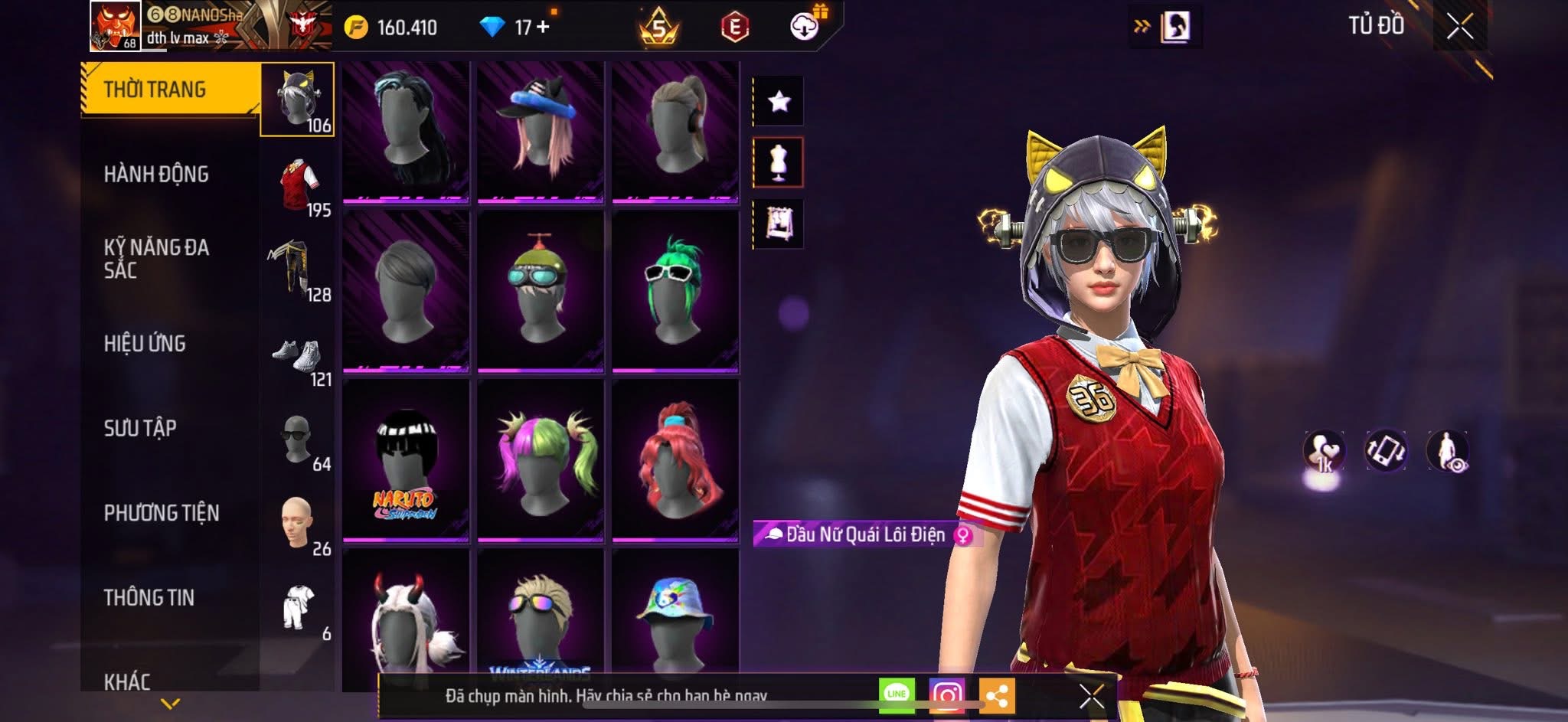This screenshot has height=722, width=1568.
Task: Choose the red vest tops subcategory
Action: (299, 185)
